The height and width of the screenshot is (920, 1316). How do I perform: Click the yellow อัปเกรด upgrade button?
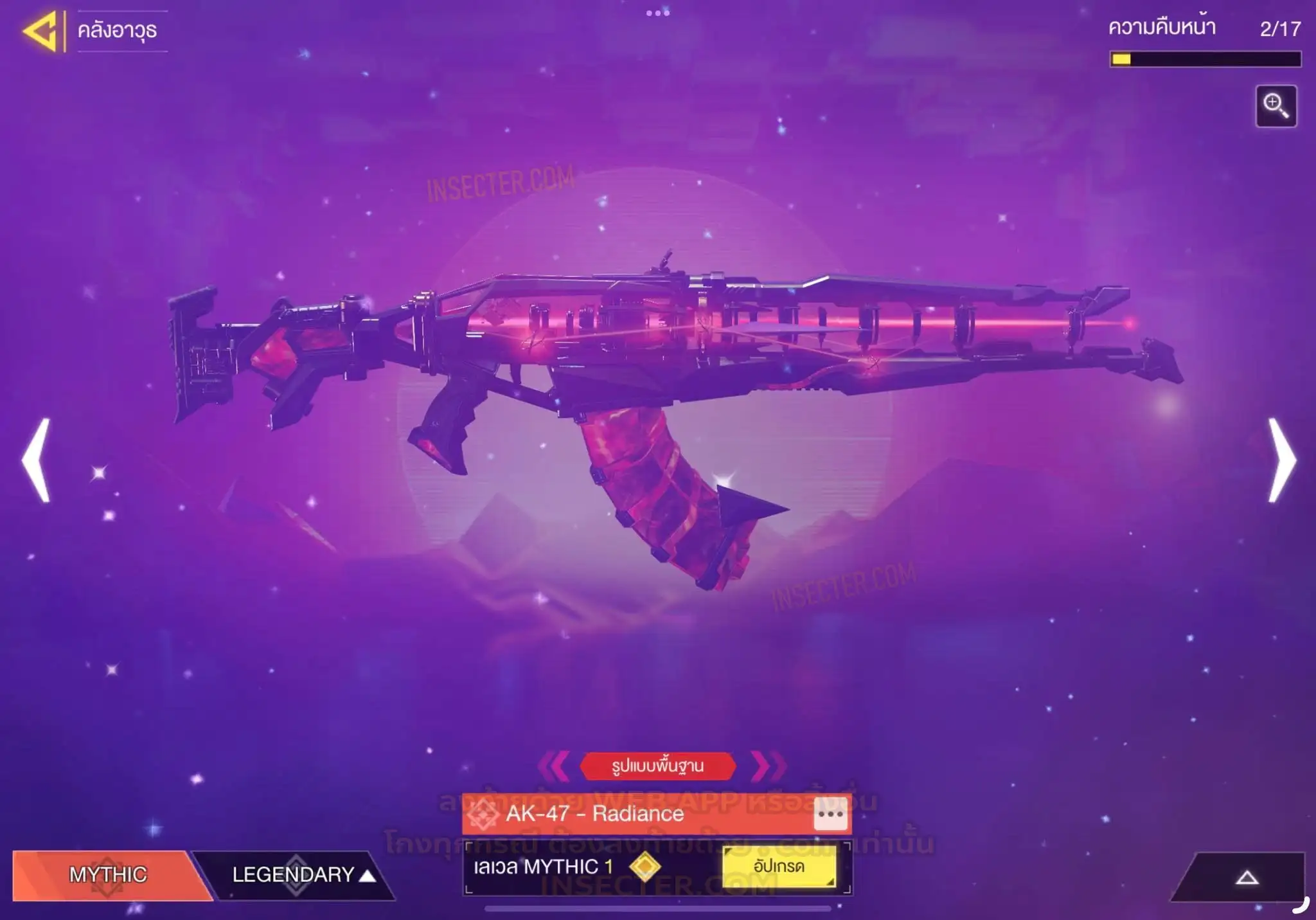[779, 867]
